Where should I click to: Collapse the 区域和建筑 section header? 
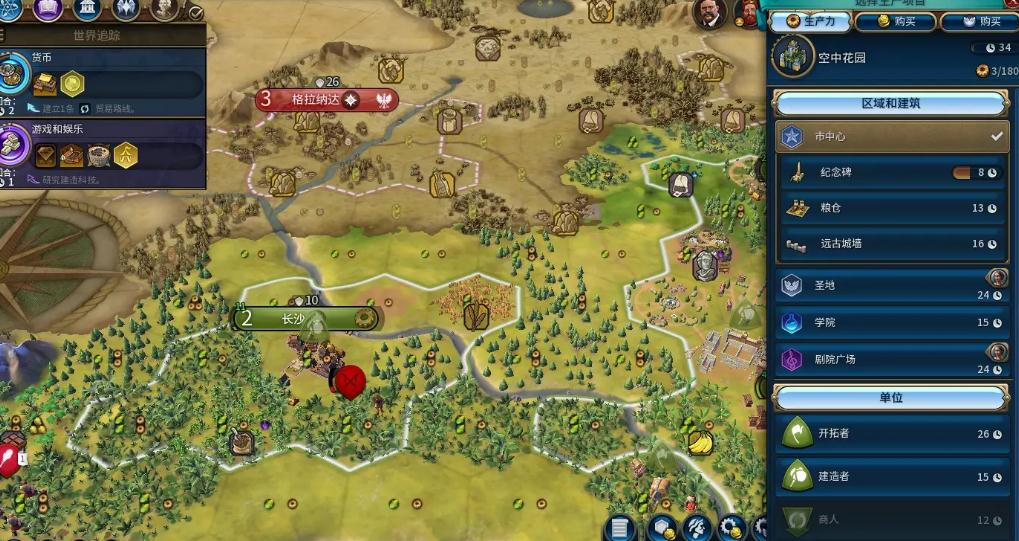(x=890, y=104)
